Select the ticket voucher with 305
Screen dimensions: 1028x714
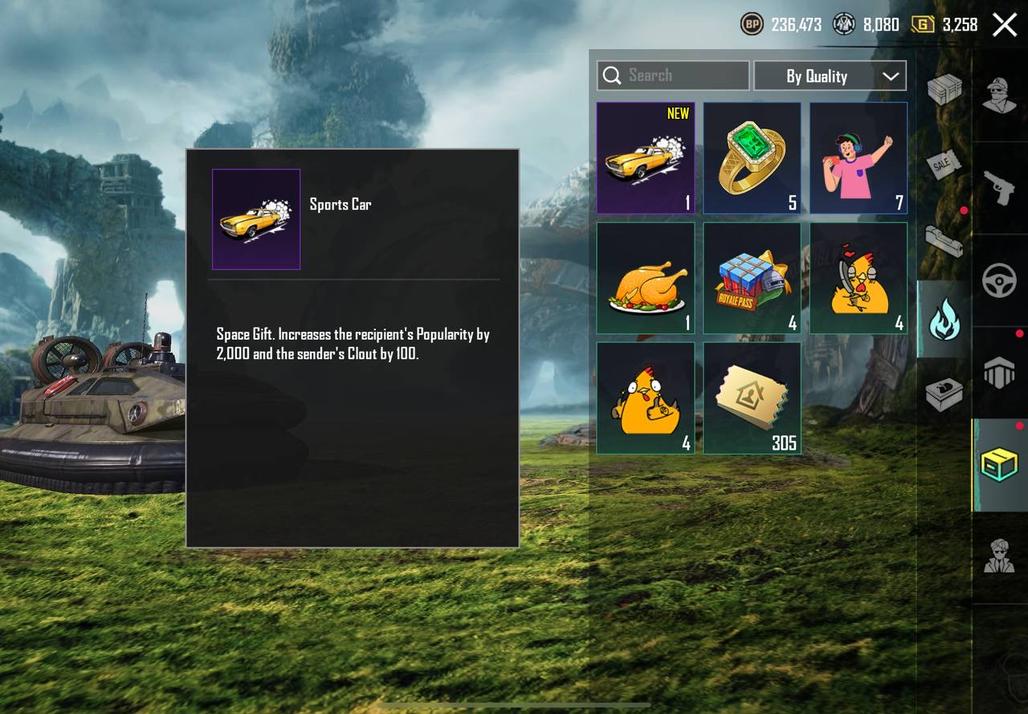click(x=752, y=398)
